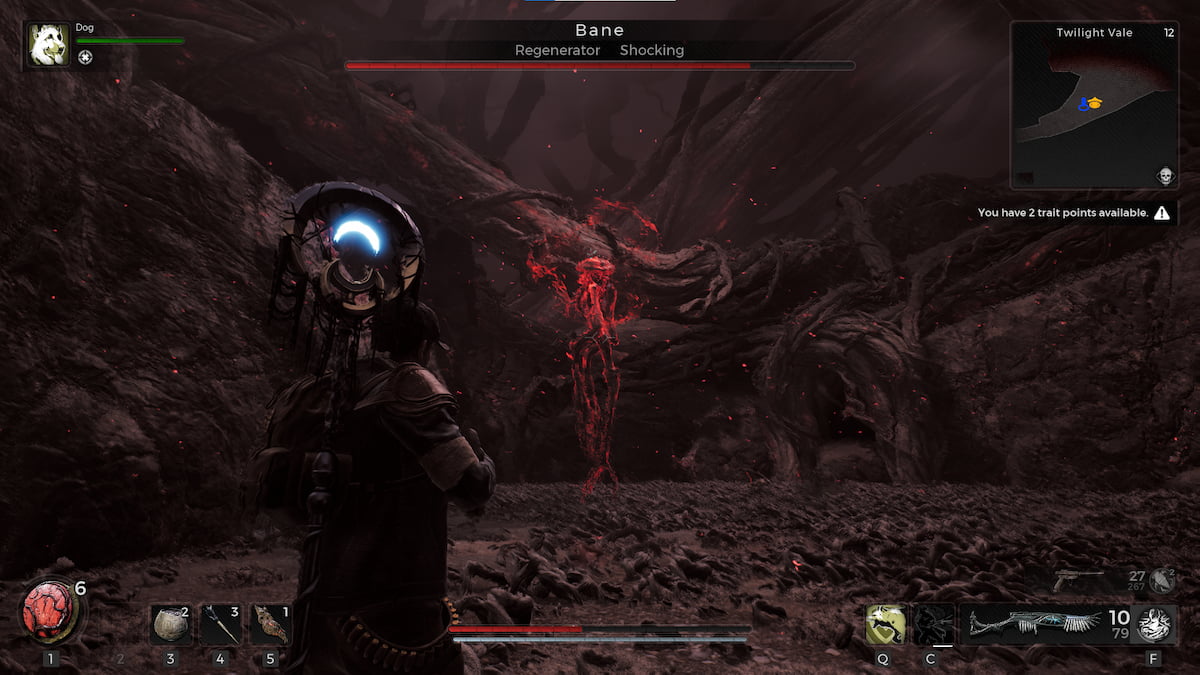Select the feathered dart item slot
Image resolution: width=1200 pixels, height=675 pixels.
220,625
